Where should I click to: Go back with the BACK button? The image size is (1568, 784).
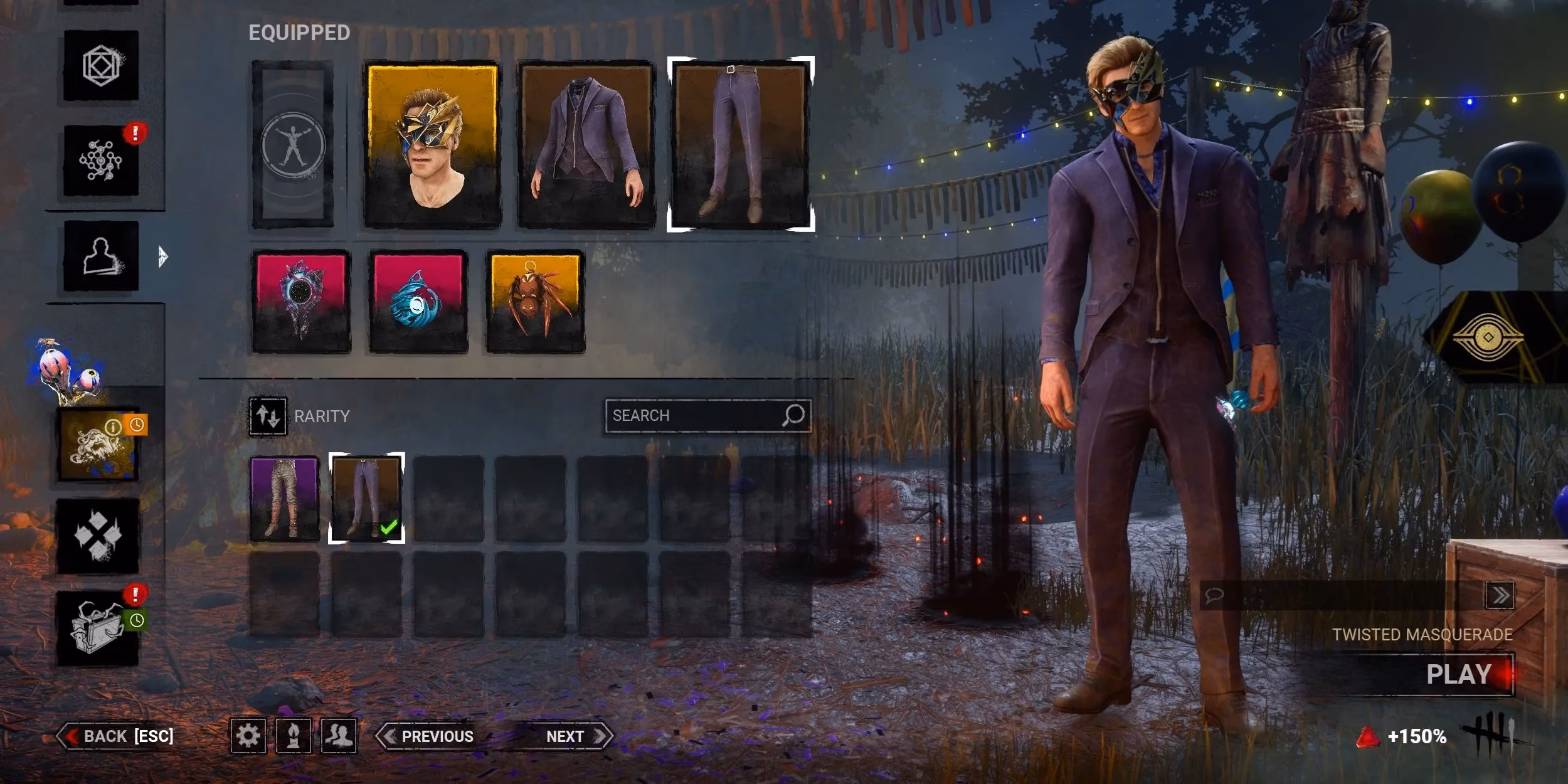point(117,736)
